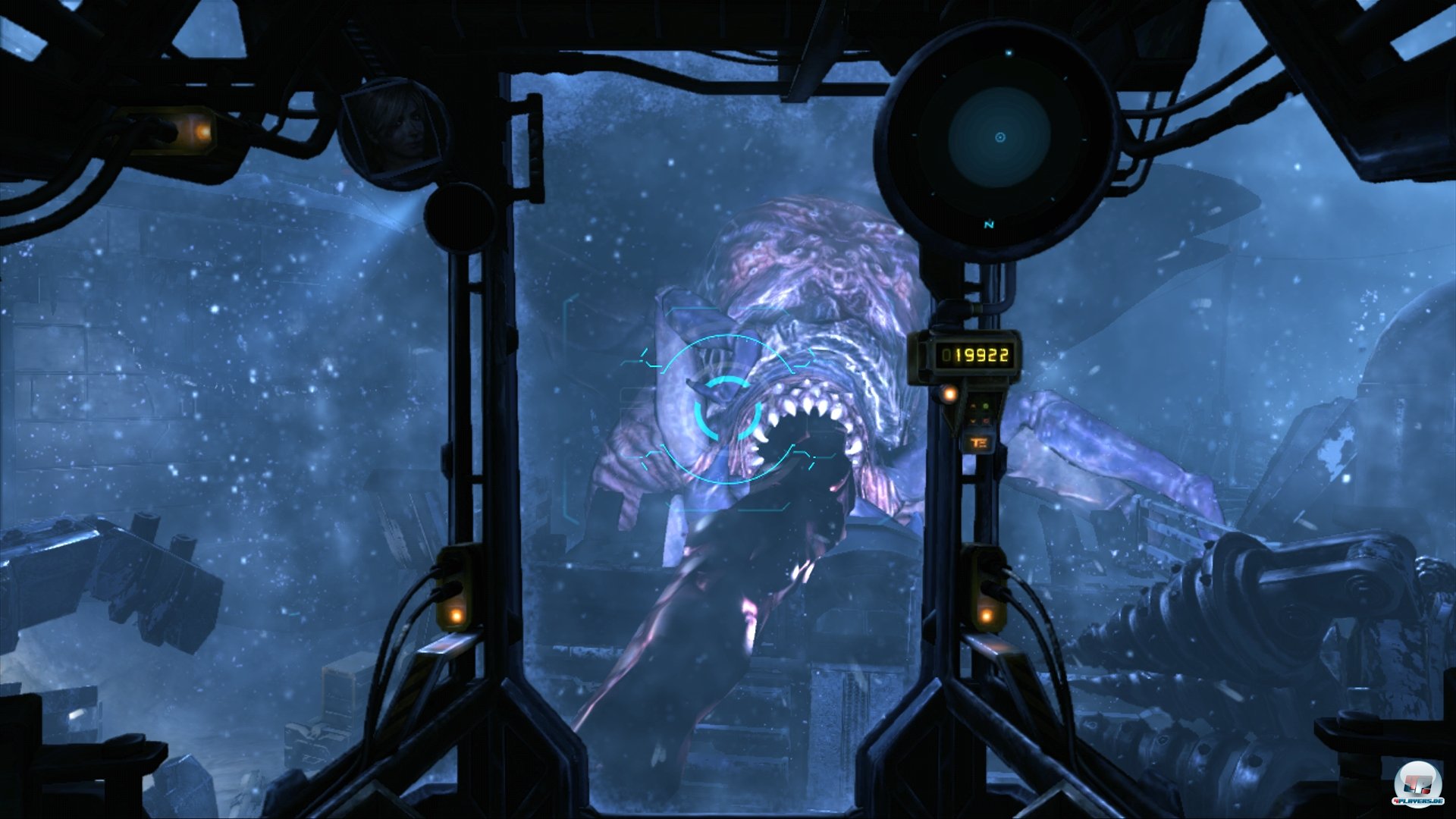Viewport: 1456px width, 819px height.
Task: Click the blip dot inside the radar circle
Action: [x=1010, y=51]
